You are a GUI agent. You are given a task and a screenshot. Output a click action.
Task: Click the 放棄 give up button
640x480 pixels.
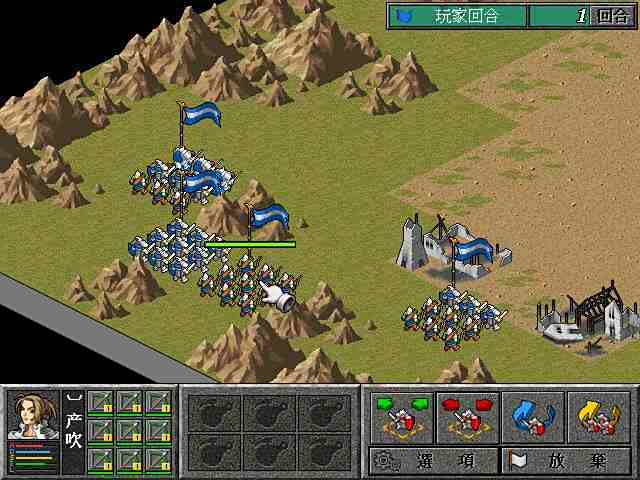[564, 461]
